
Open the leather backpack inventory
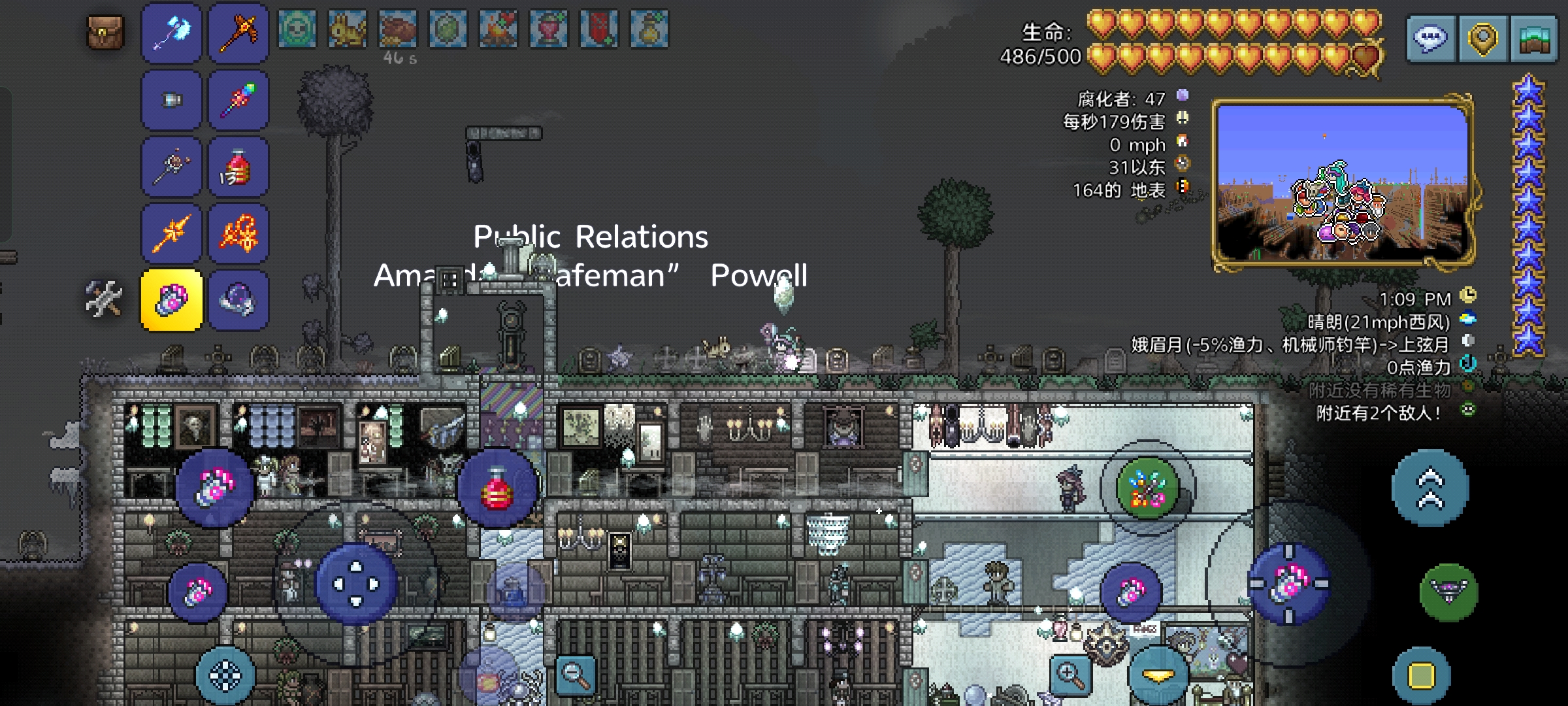coord(105,33)
